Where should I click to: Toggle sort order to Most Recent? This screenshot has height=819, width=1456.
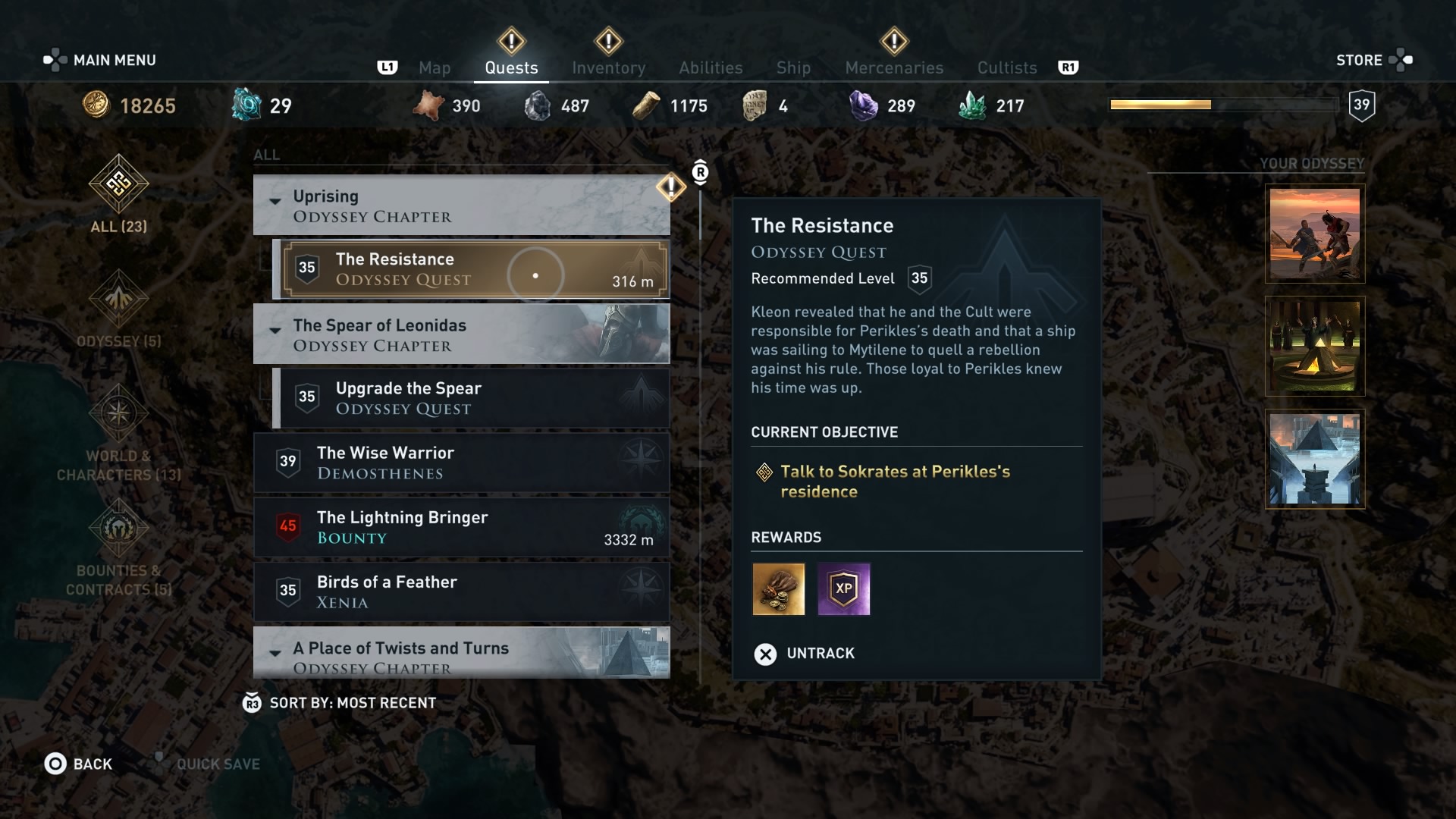[x=339, y=702]
